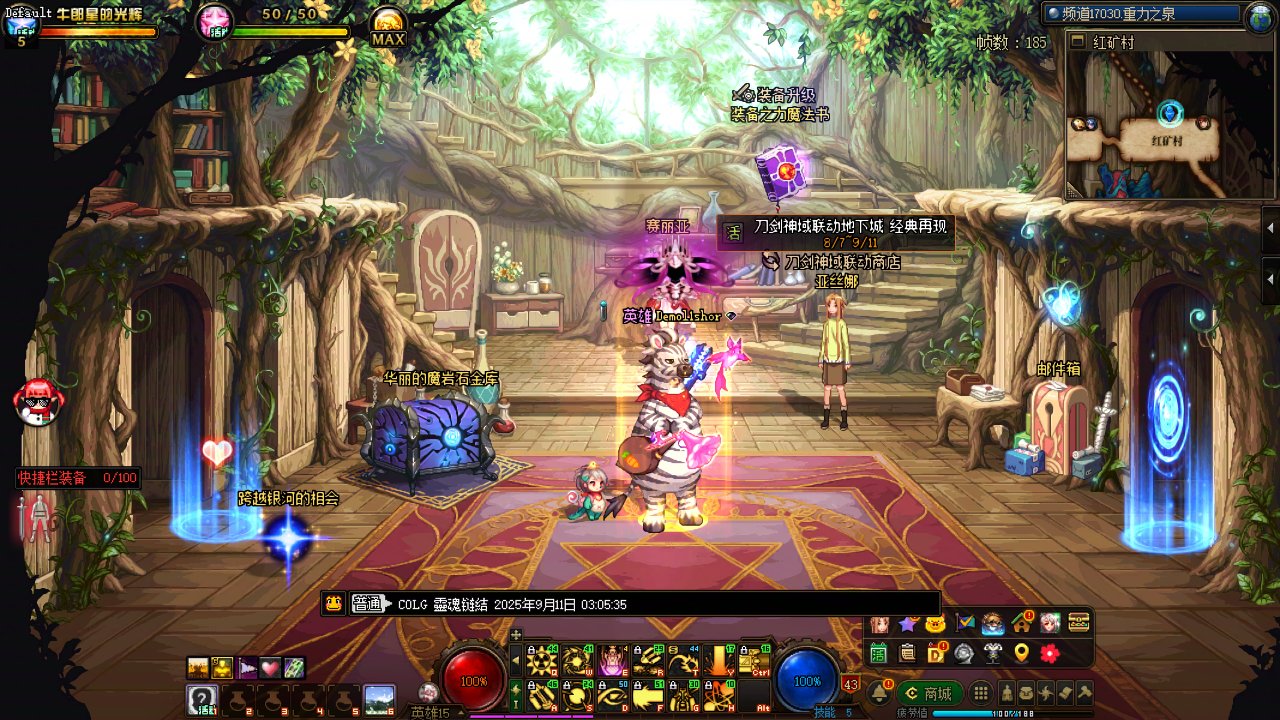Open the red-haired mascot event icon

click(38, 402)
